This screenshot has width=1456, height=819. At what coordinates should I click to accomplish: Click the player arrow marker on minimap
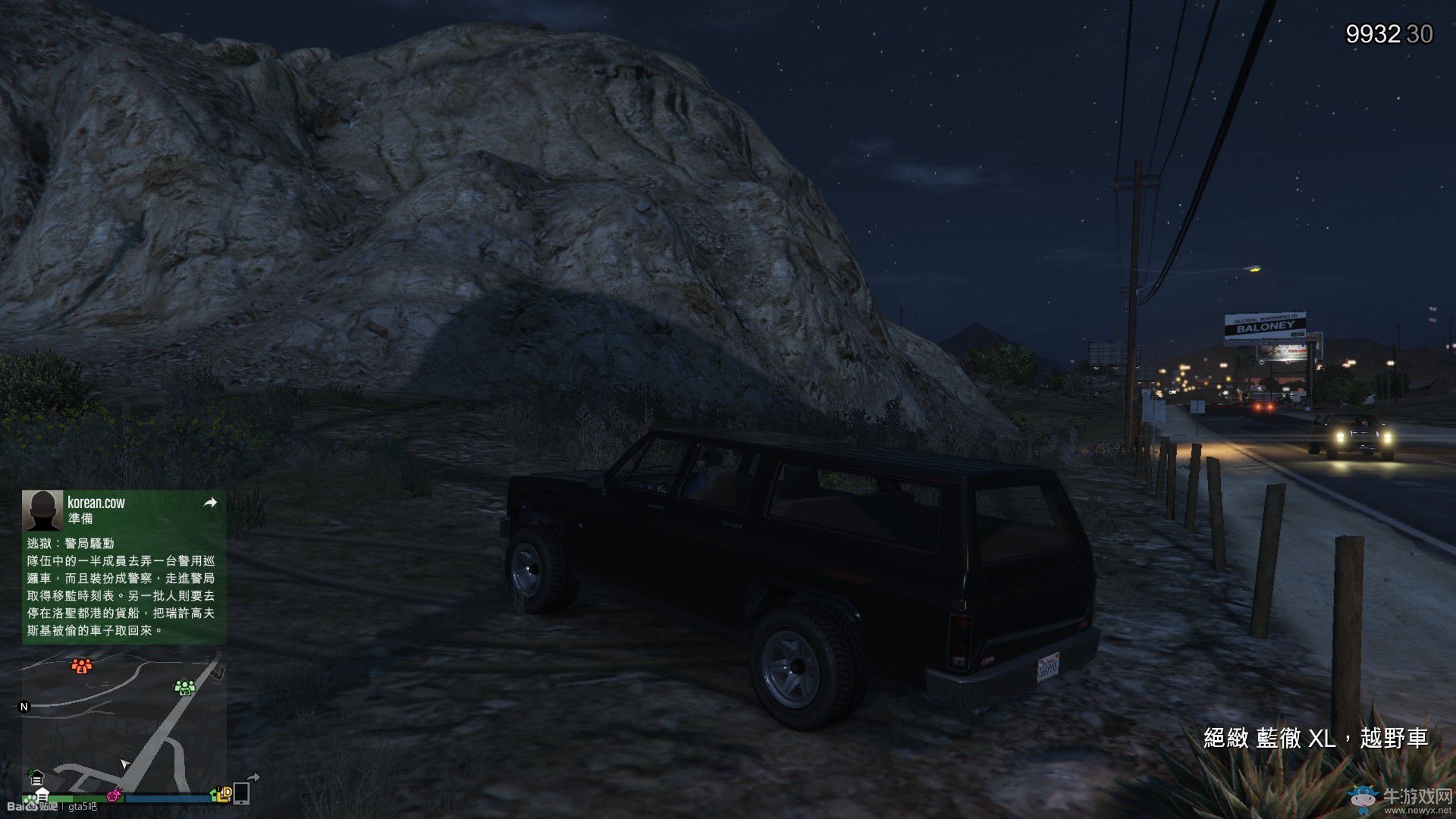124,764
